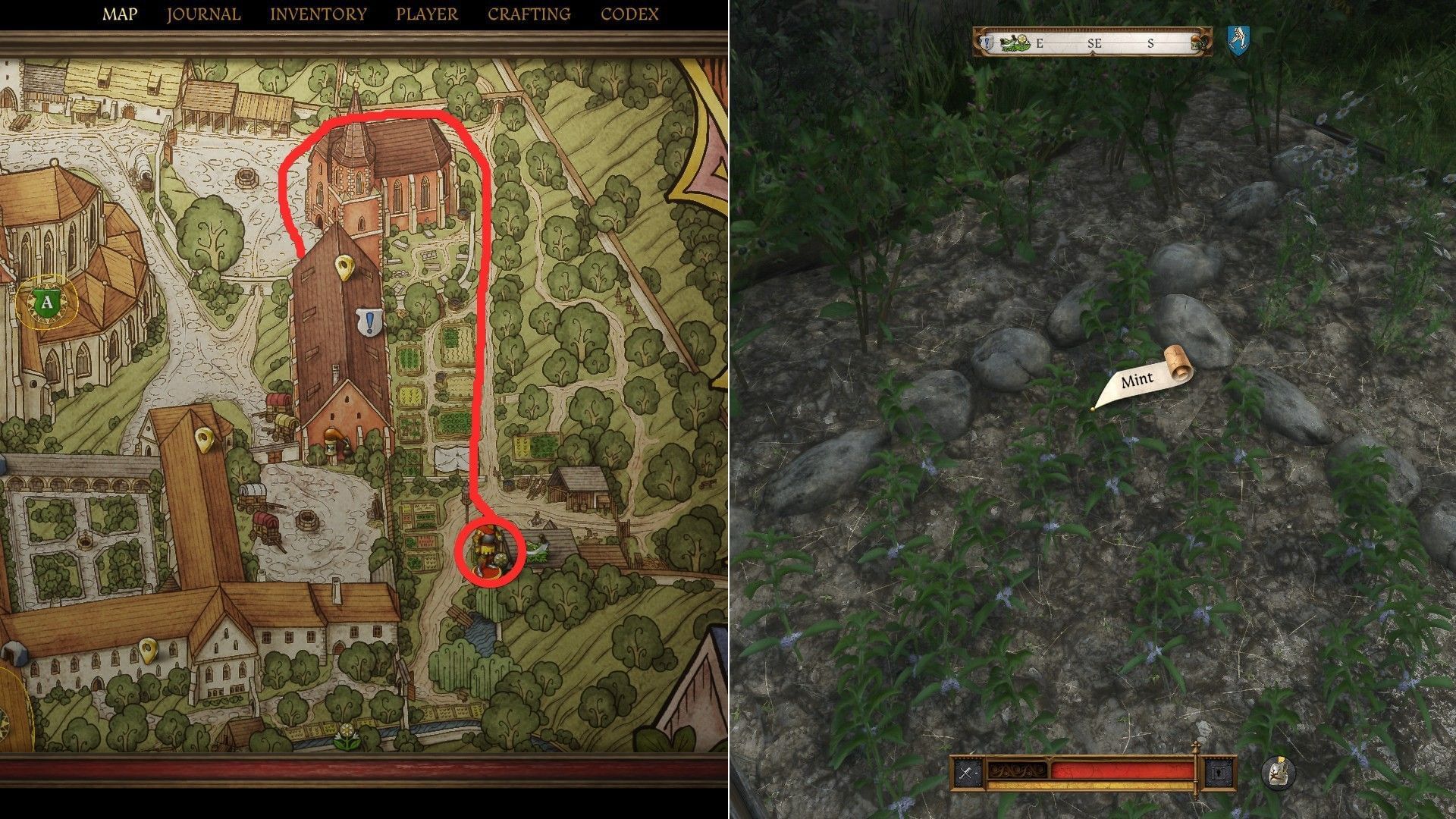This screenshot has height=819, width=1456.
Task: Open the CRAFTING menu
Action: (528, 13)
